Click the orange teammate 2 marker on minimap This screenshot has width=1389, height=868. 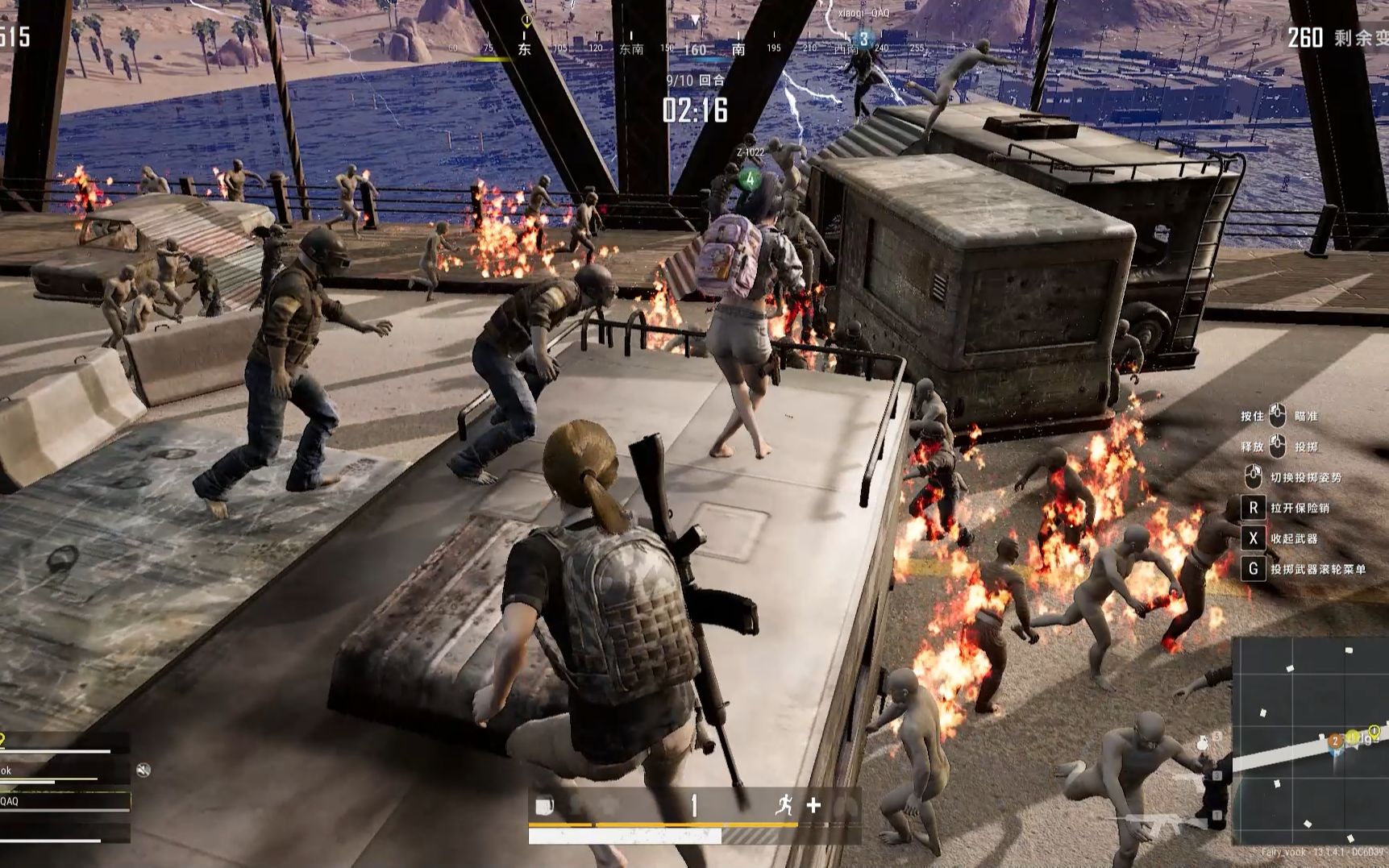pos(1335,740)
